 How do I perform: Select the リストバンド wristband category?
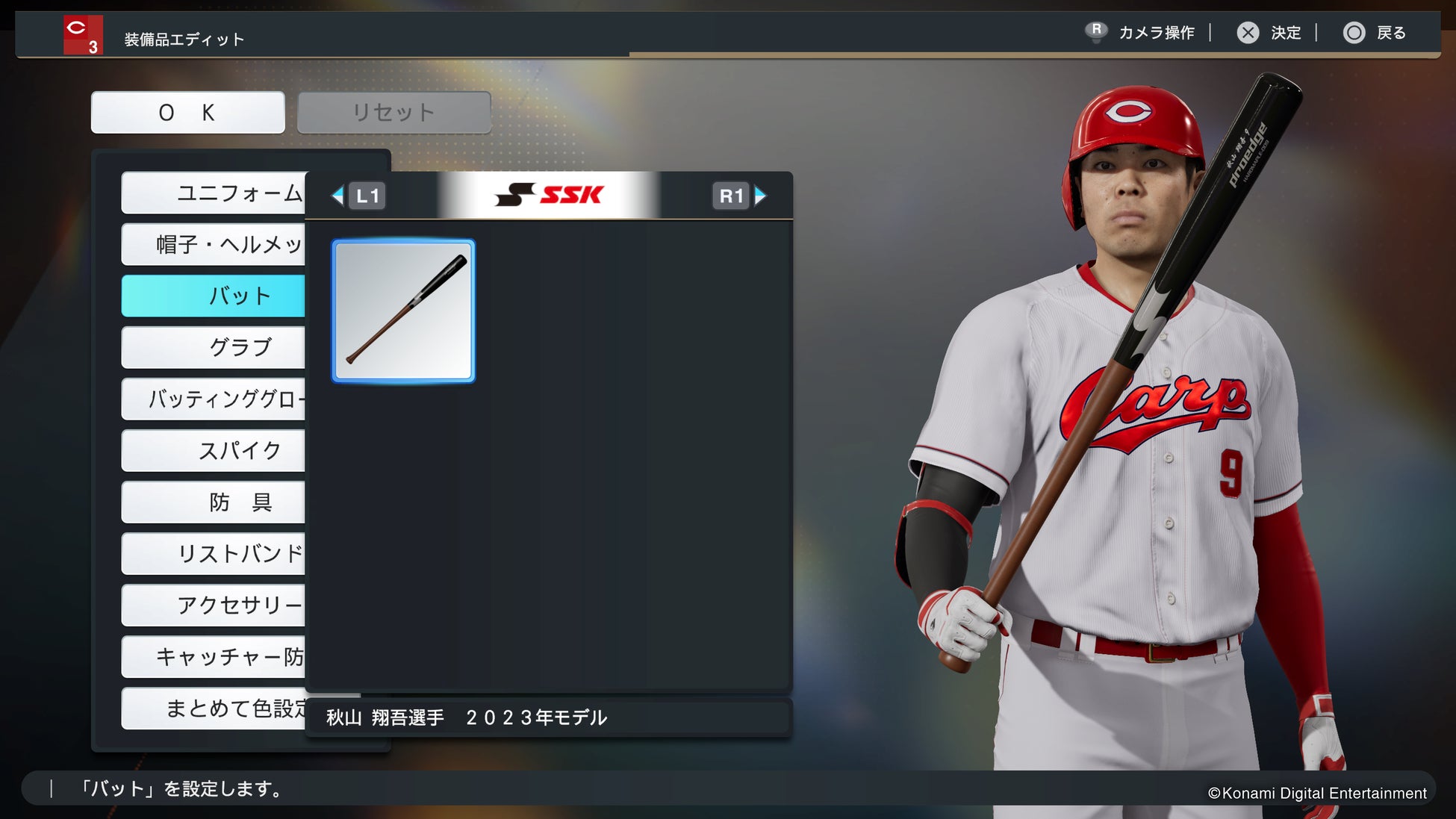click(x=214, y=553)
